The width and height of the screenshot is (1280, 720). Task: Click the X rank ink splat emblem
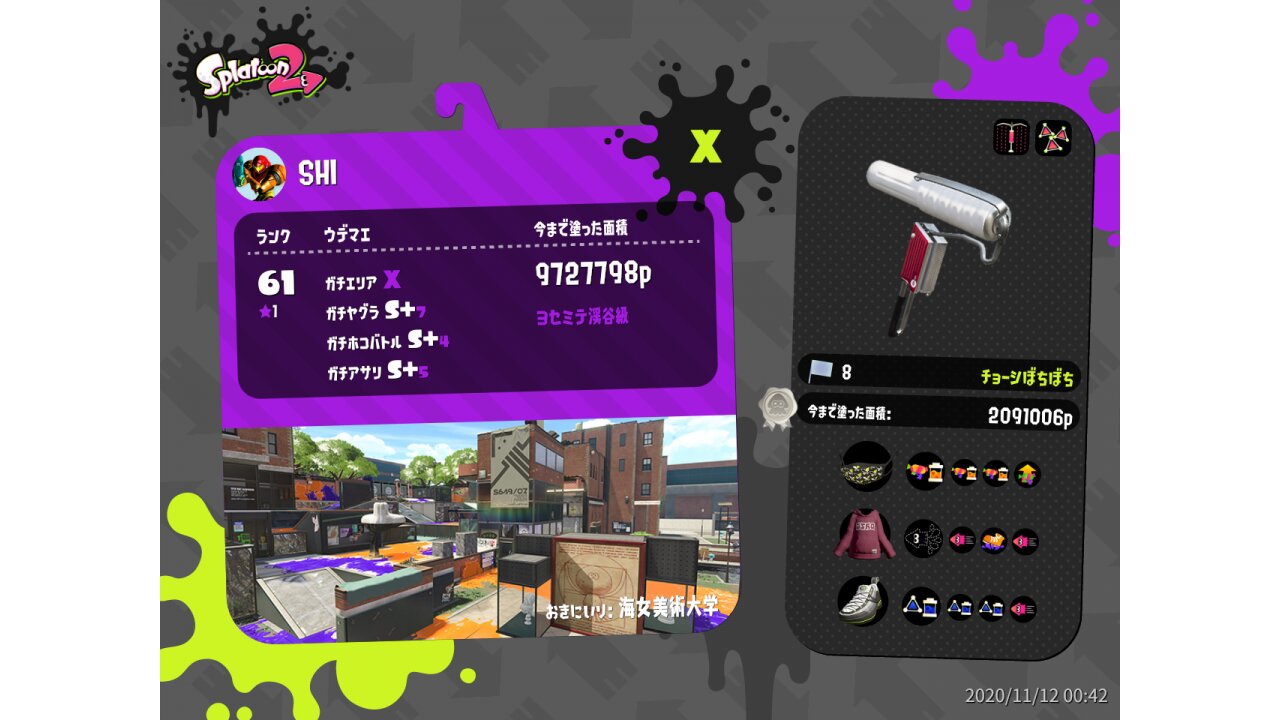705,146
